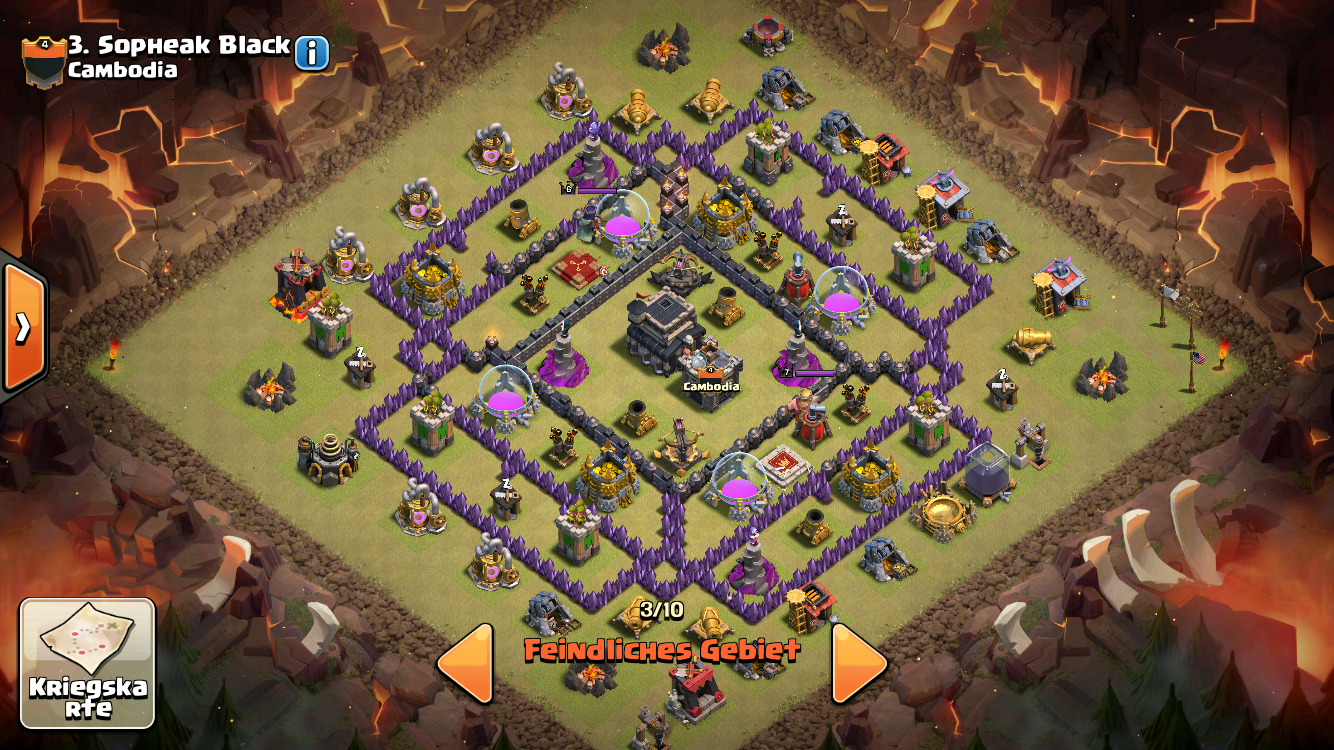
Task: Open info for Sopheak Black
Action: [311, 53]
